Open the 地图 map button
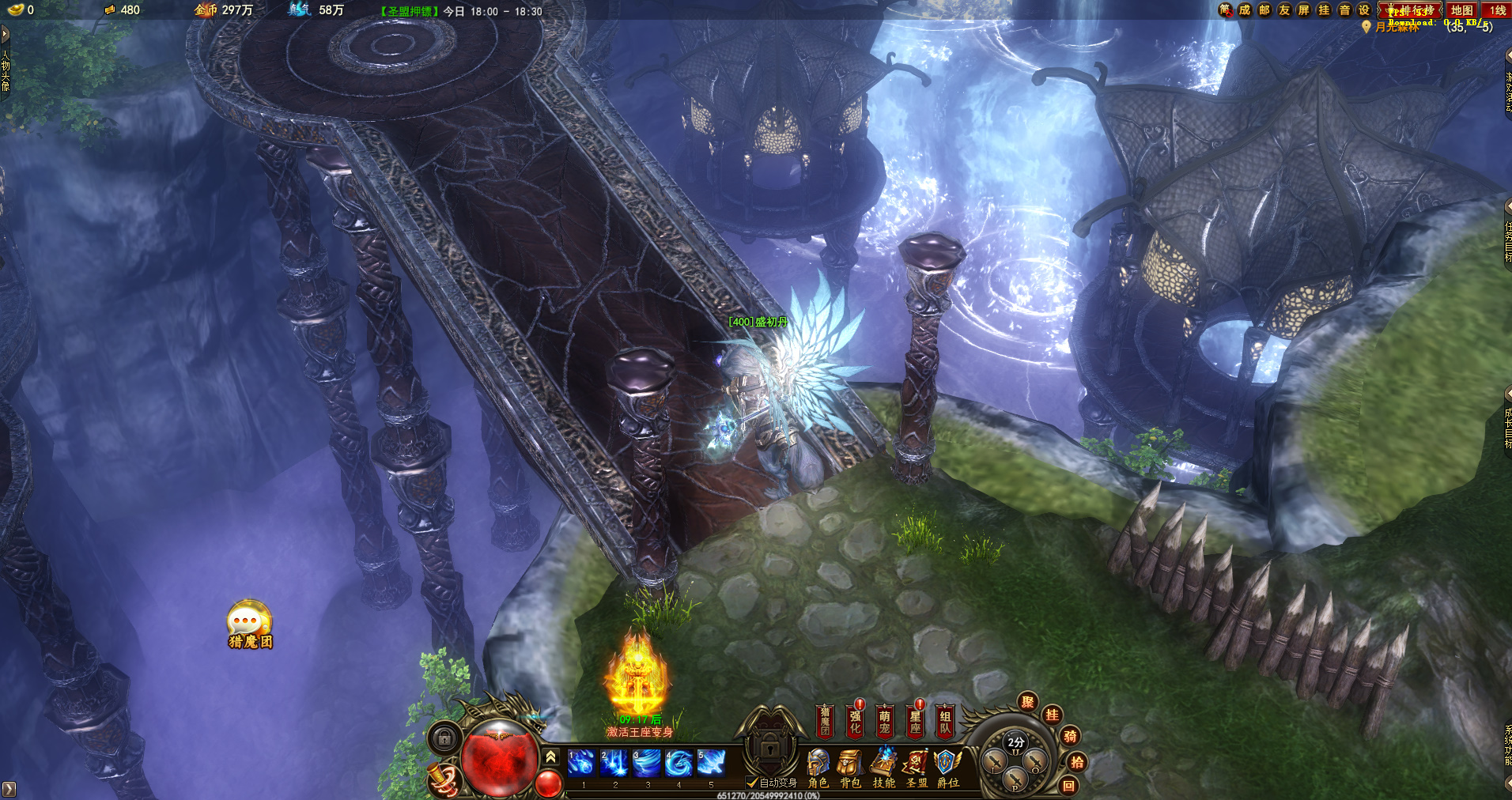This screenshot has width=1512, height=800. click(1461, 10)
